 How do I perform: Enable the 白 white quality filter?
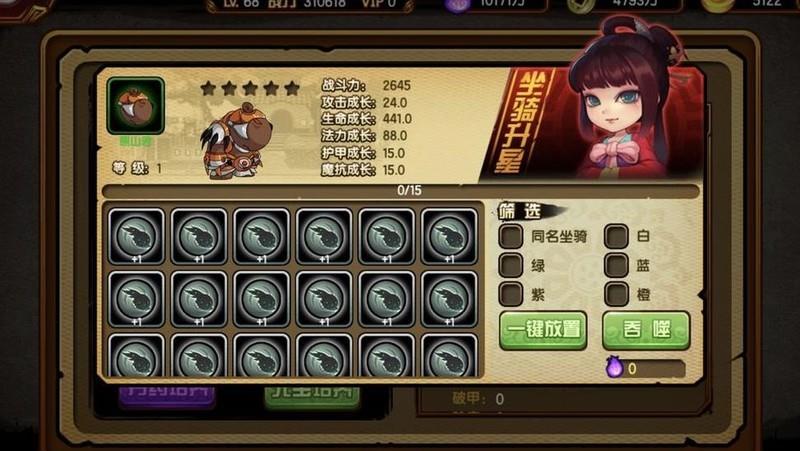coord(617,237)
